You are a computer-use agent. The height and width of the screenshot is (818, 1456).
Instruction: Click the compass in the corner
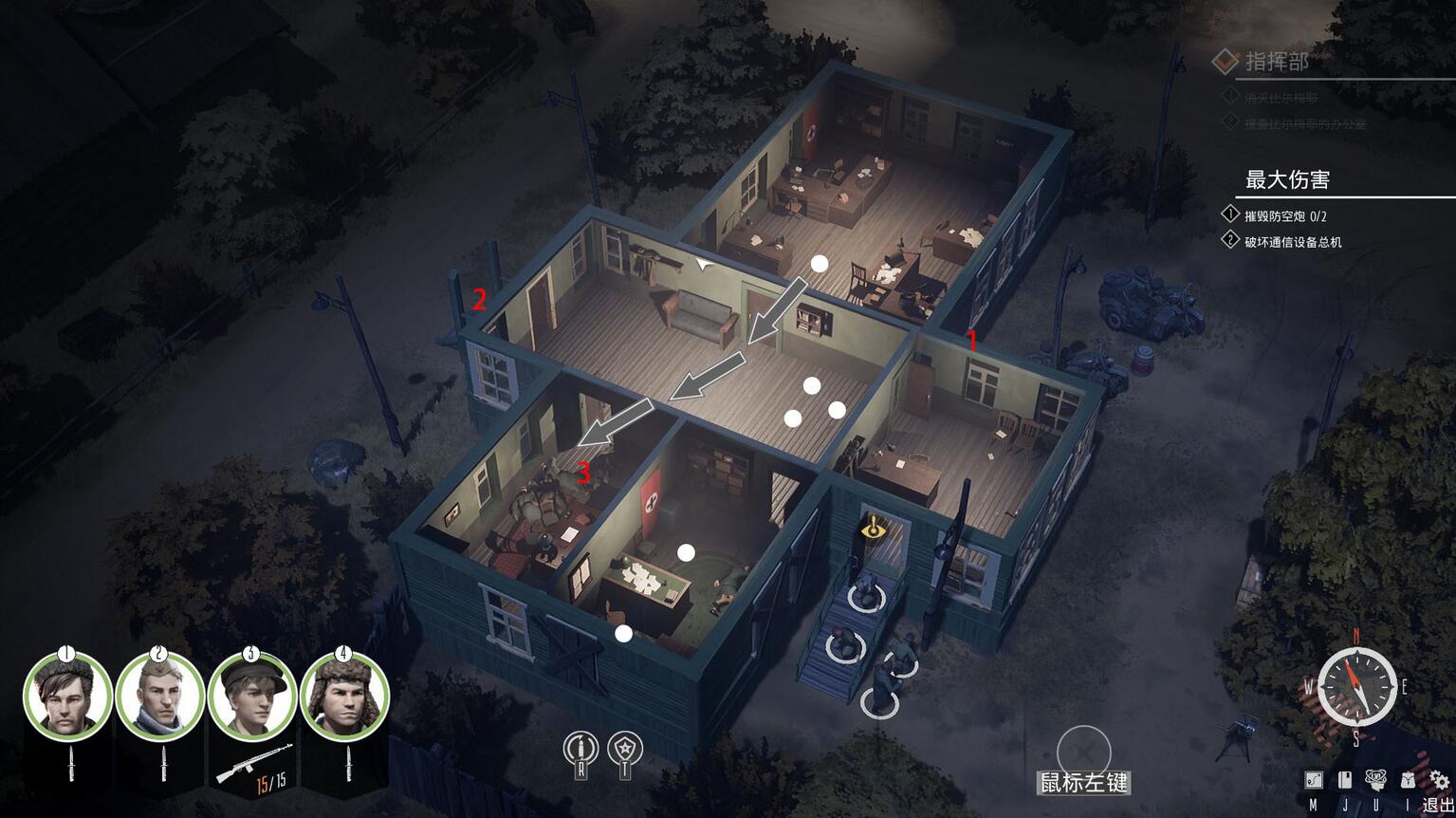[x=1356, y=685]
